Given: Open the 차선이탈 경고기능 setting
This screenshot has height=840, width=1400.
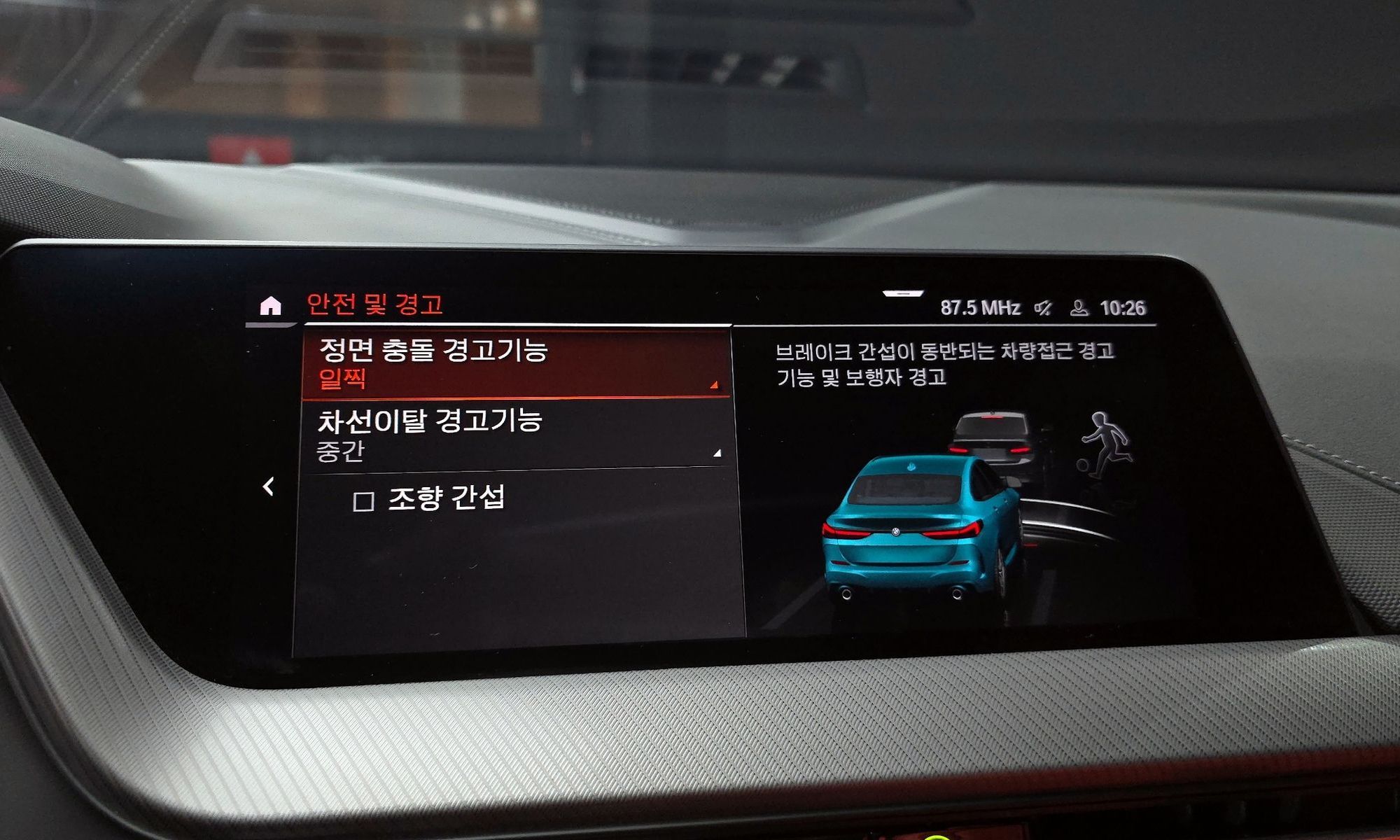Looking at the screenshot, I should (518, 435).
